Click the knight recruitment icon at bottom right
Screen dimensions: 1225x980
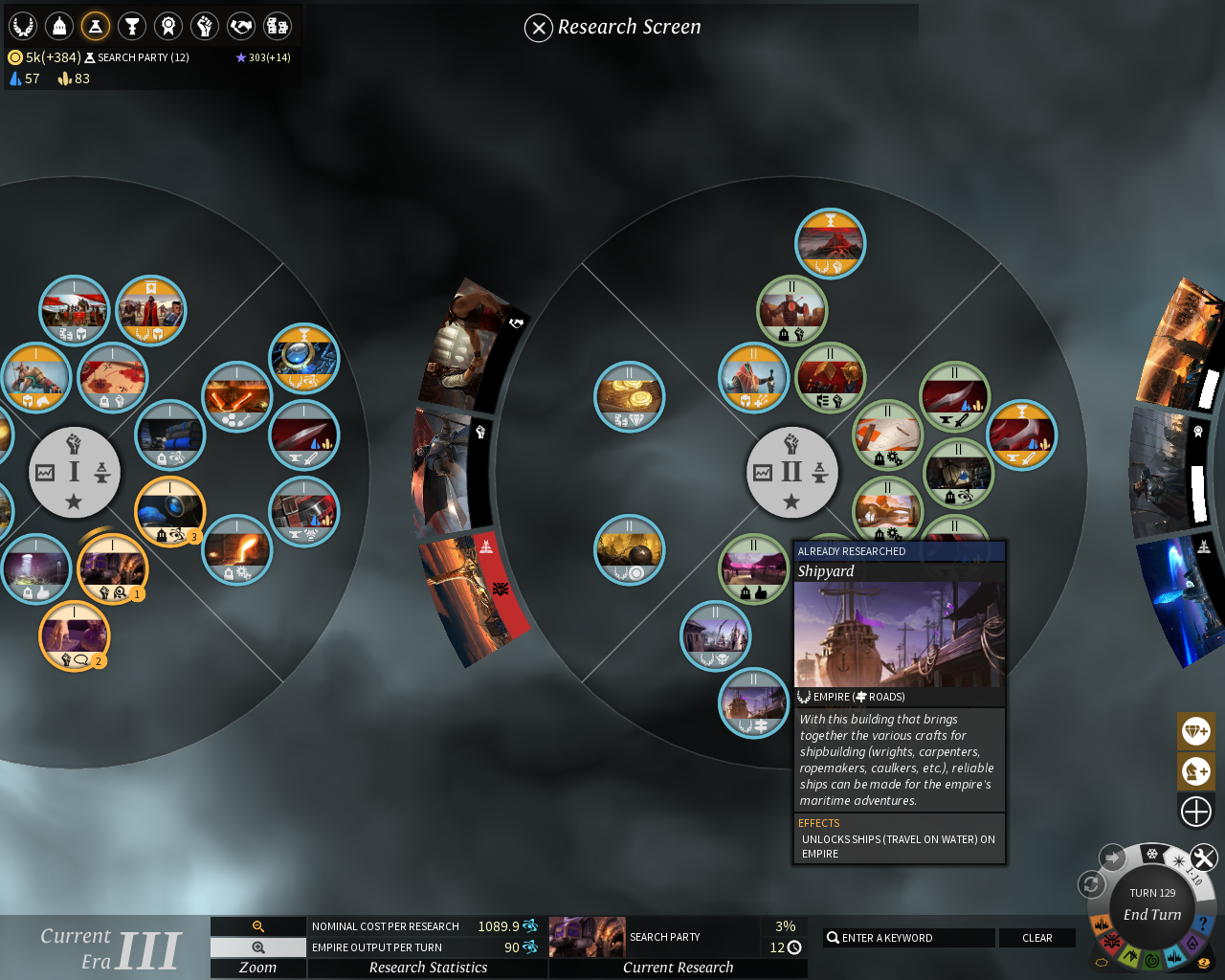[1195, 770]
